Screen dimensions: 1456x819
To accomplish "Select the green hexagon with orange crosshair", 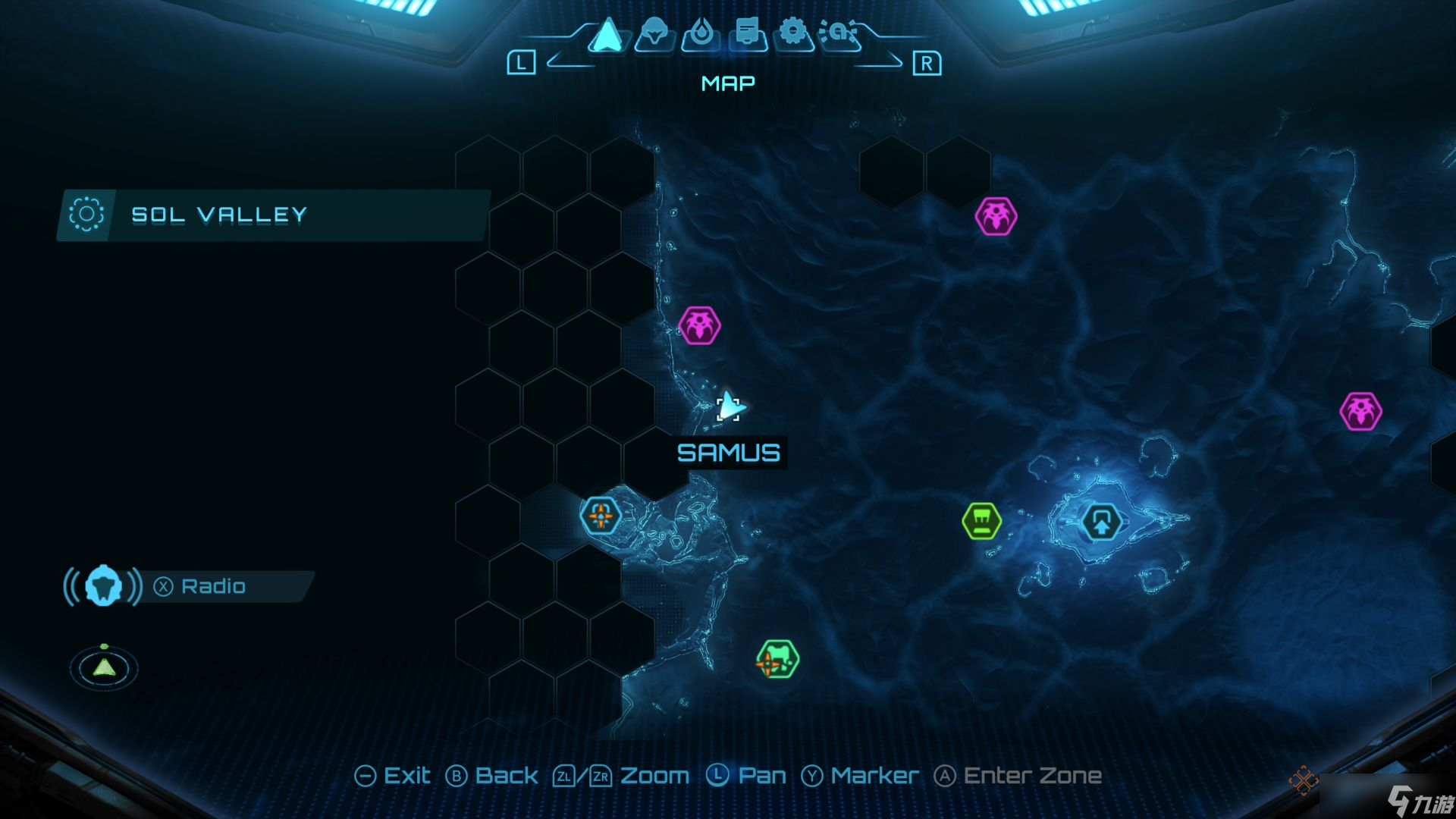I will coord(777,660).
